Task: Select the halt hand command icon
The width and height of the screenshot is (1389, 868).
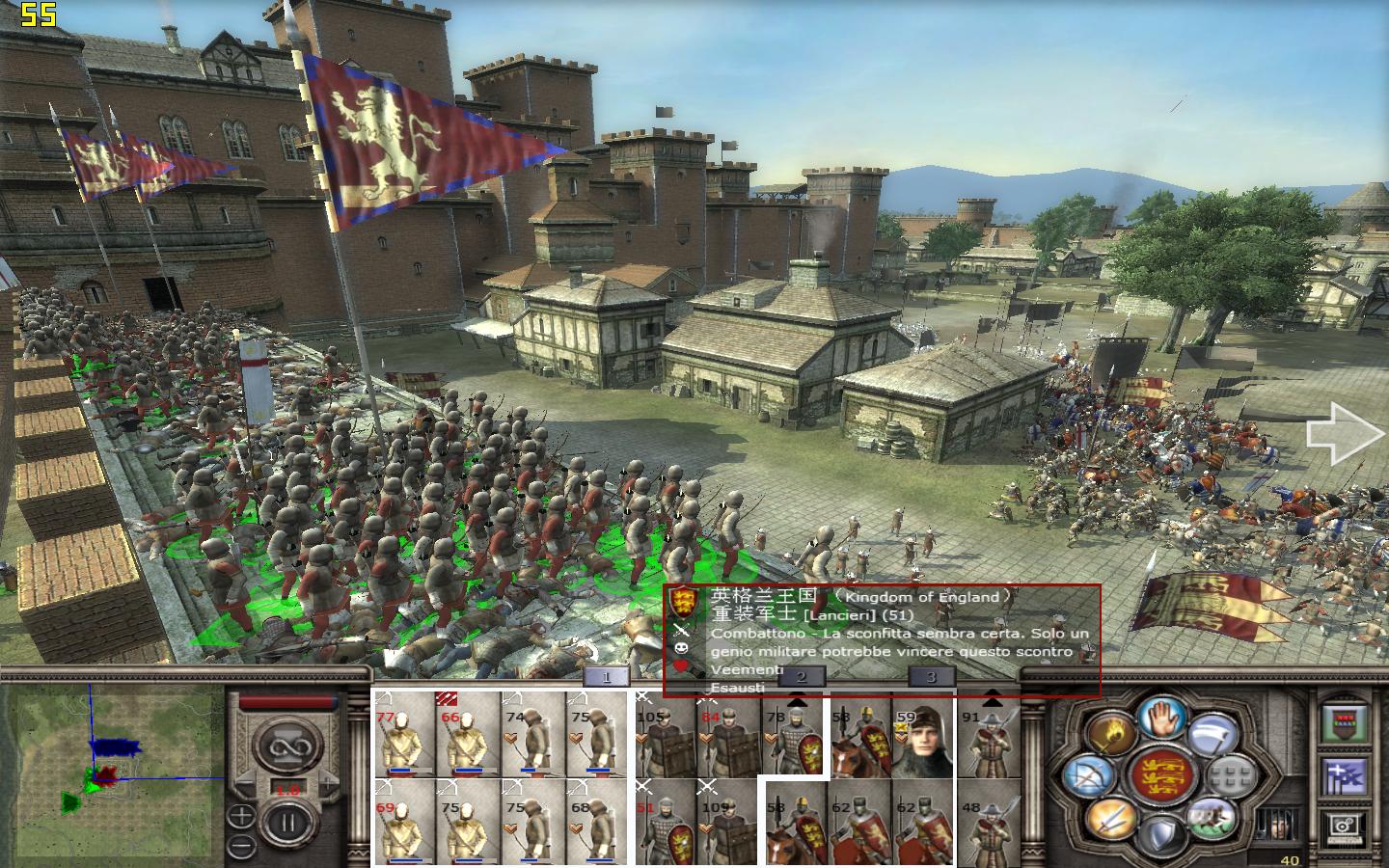Action: pyautogui.click(x=1160, y=720)
